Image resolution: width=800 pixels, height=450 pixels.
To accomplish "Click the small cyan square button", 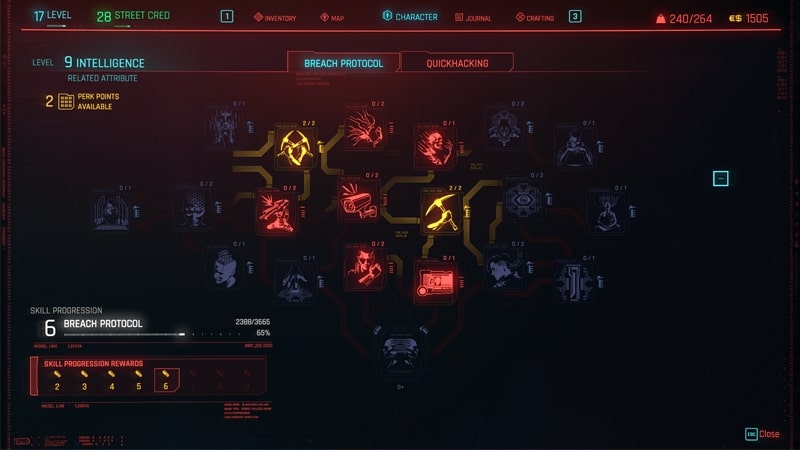I will [721, 179].
